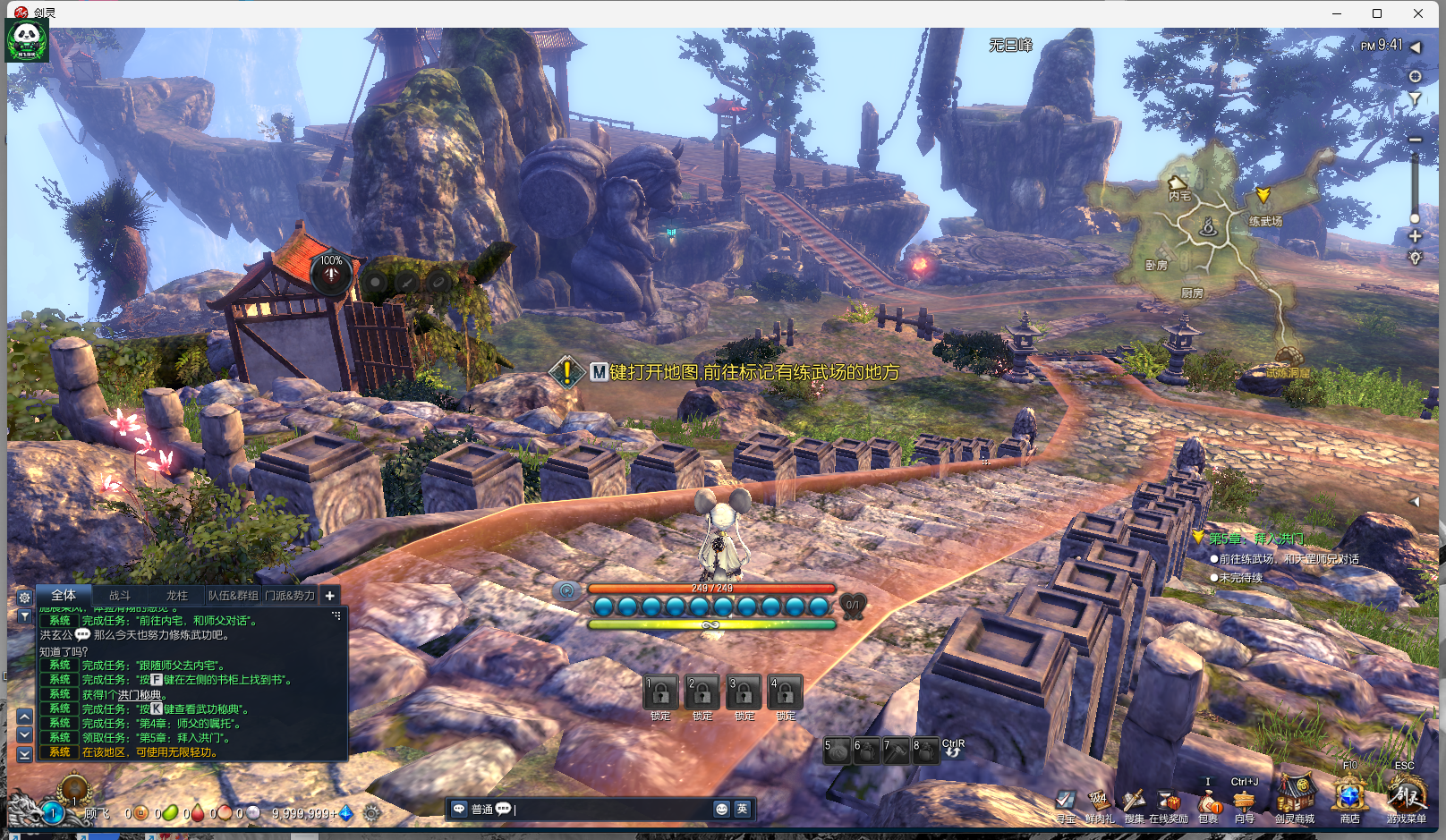
Task: Switch to the 战斗 chat tab
Action: (x=120, y=596)
